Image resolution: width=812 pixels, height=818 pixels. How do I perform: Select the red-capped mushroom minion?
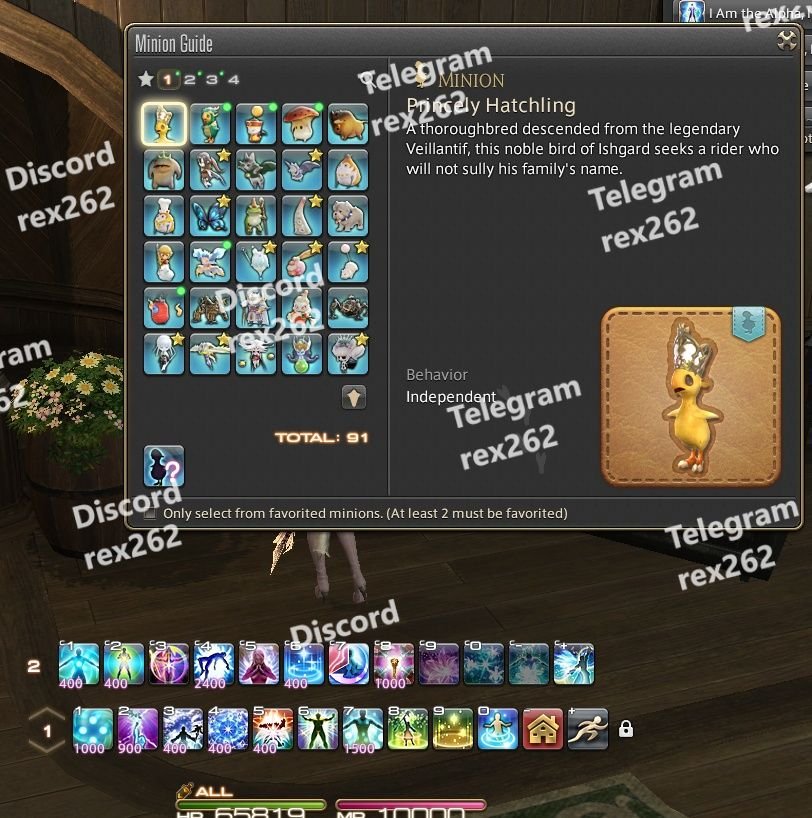tap(302, 124)
